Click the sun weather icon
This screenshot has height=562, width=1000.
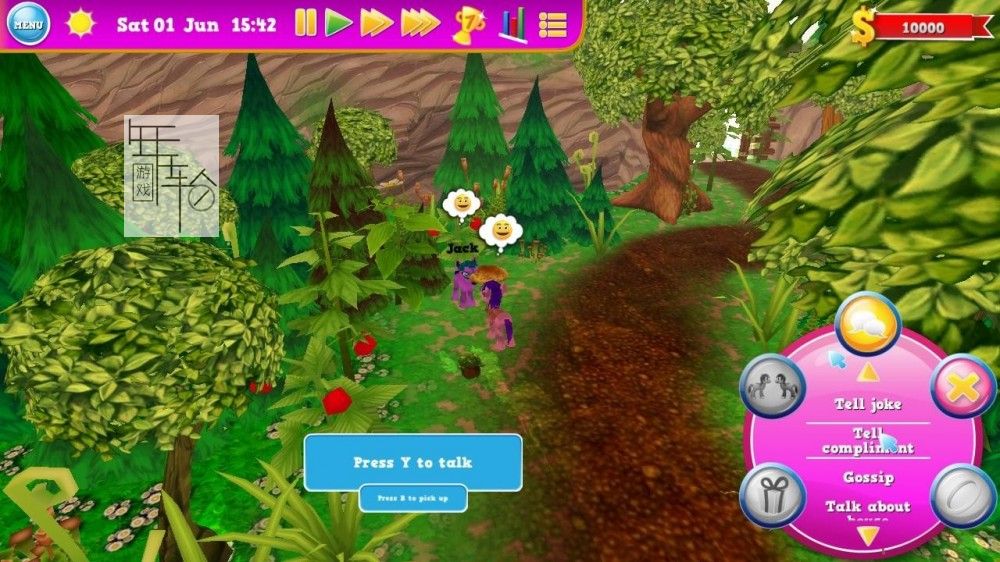tap(80, 24)
